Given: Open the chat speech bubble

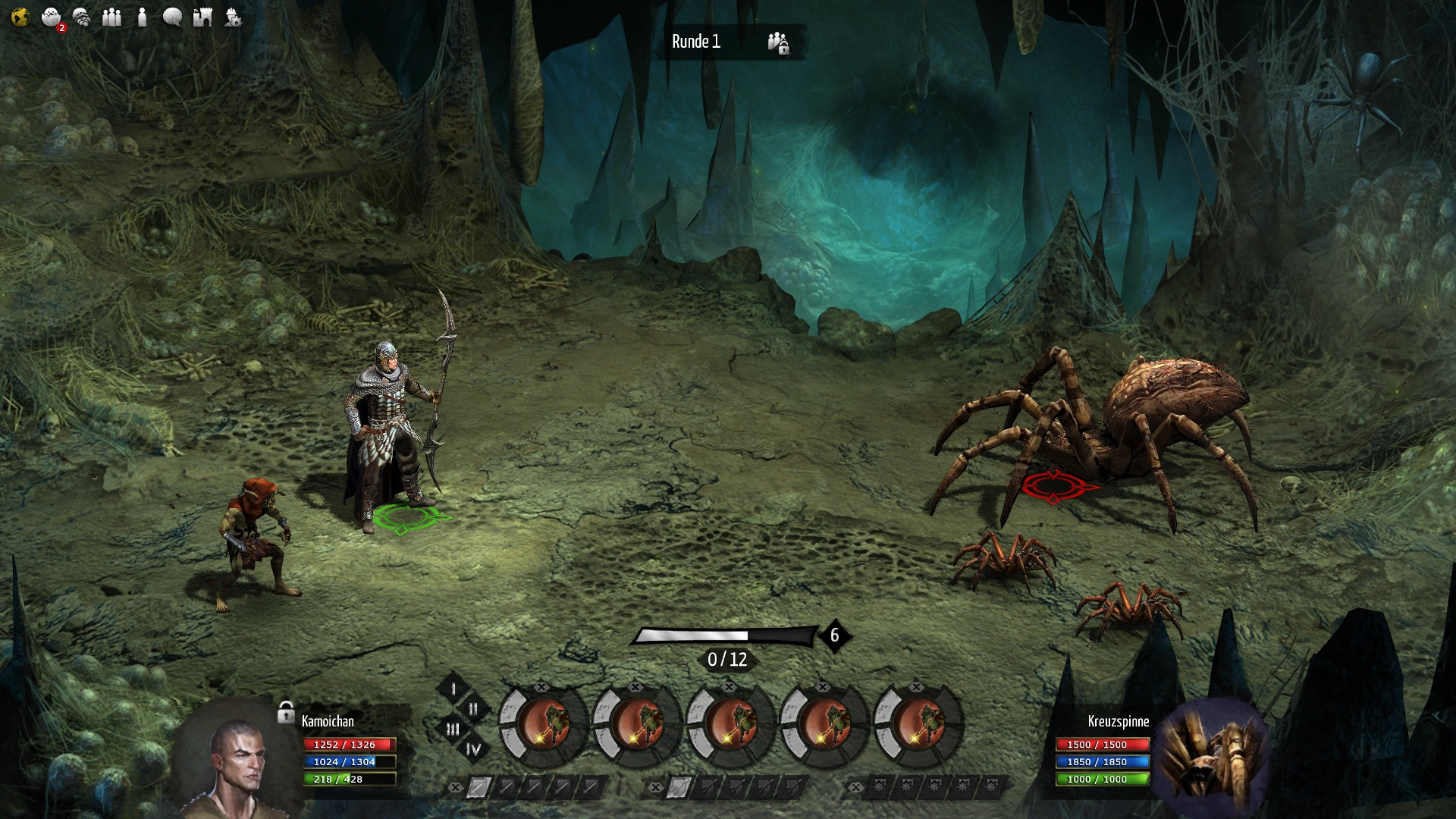Looking at the screenshot, I should (x=172, y=17).
